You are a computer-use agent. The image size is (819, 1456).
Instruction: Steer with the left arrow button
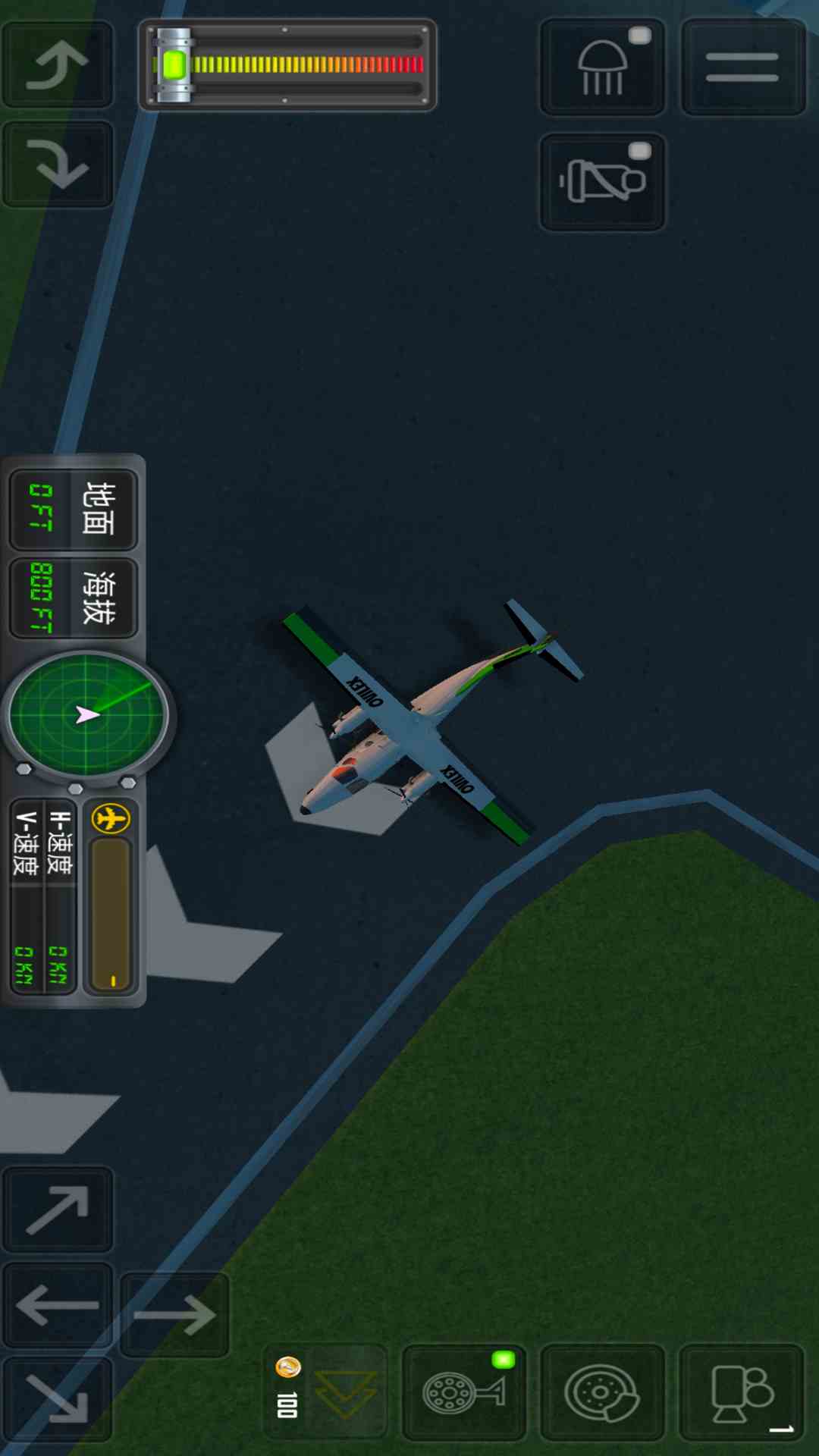click(58, 1306)
